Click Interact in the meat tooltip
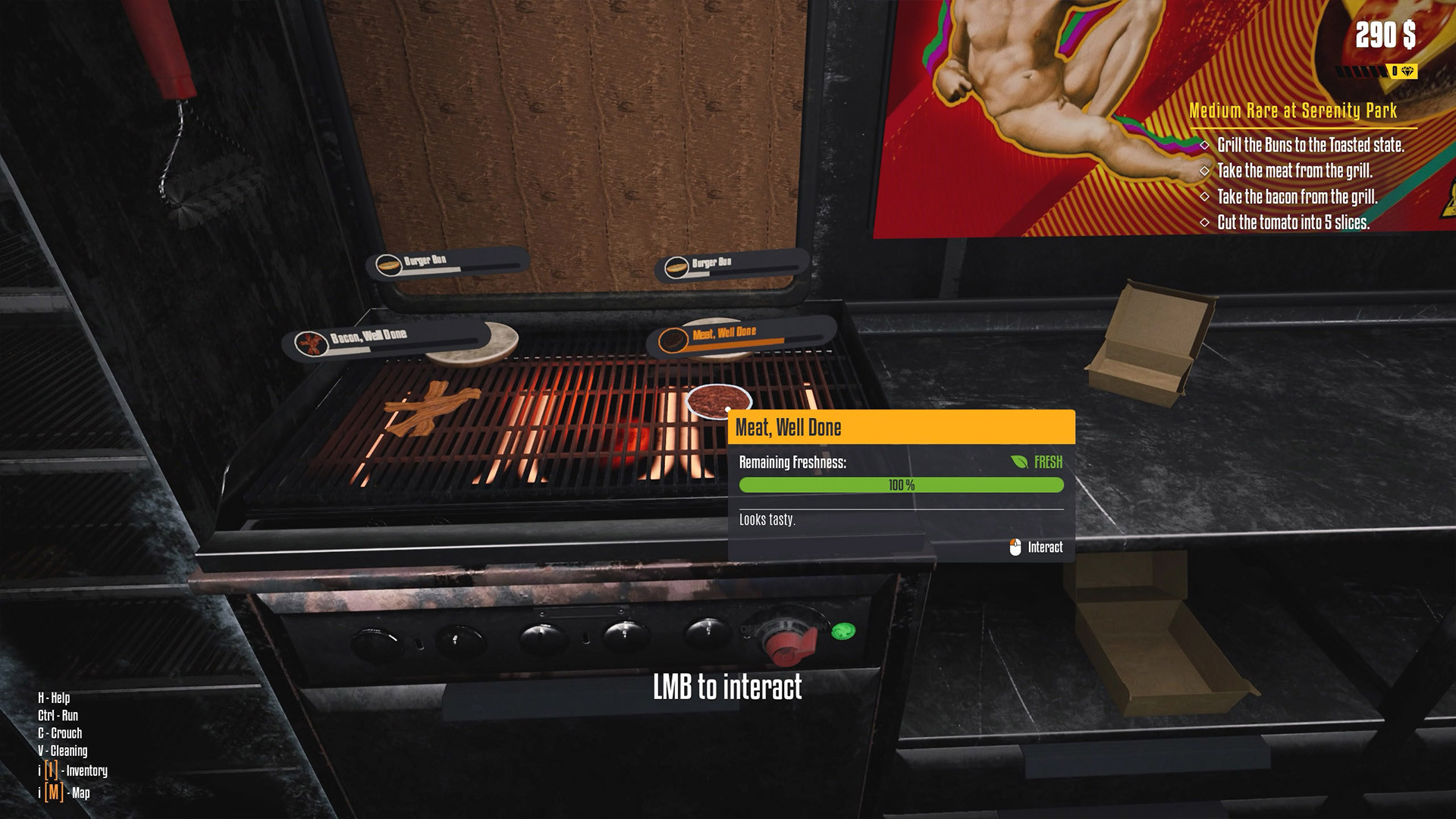The height and width of the screenshot is (819, 1456). pyautogui.click(x=1045, y=547)
